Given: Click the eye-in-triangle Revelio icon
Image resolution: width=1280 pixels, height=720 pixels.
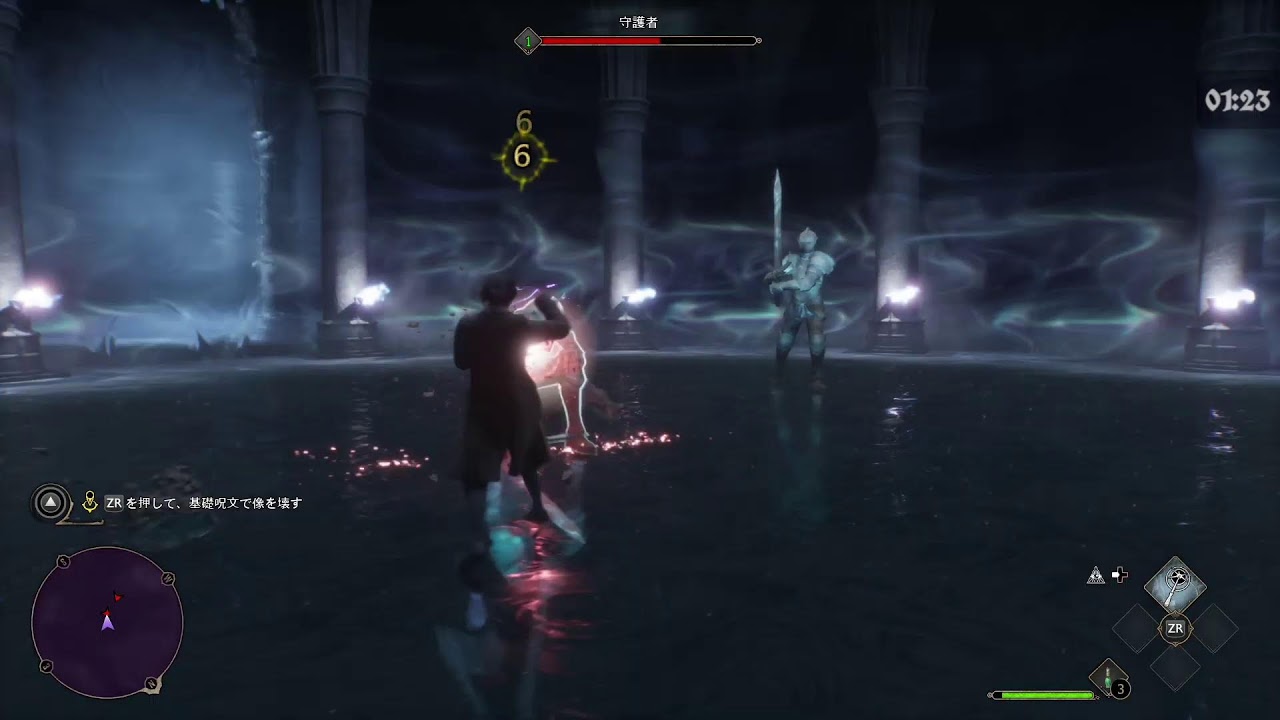Looking at the screenshot, I should coord(1096,575).
